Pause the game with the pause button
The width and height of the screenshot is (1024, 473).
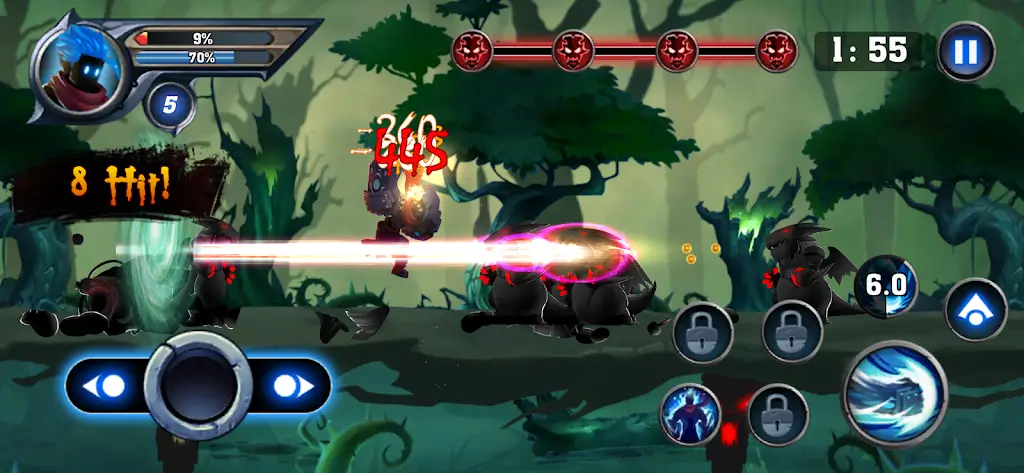966,51
